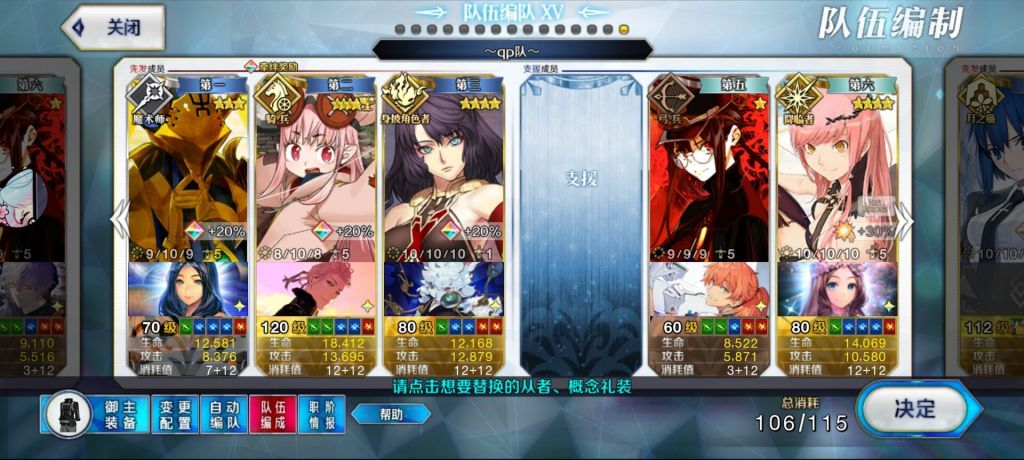Show 职阶情报 class information
Image resolution: width=1024 pixels, height=460 pixels.
click(x=322, y=414)
